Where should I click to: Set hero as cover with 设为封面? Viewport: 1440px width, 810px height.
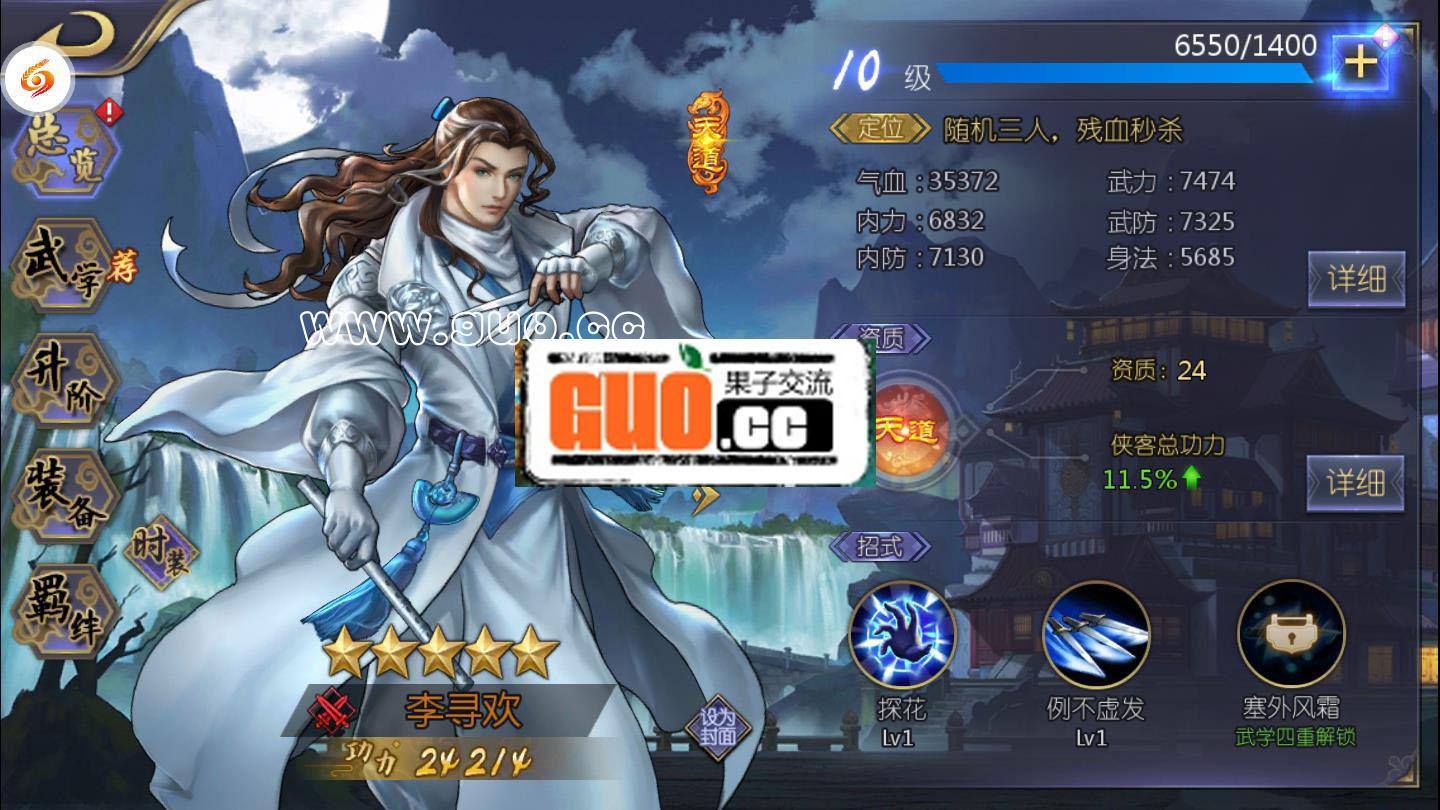click(x=717, y=727)
